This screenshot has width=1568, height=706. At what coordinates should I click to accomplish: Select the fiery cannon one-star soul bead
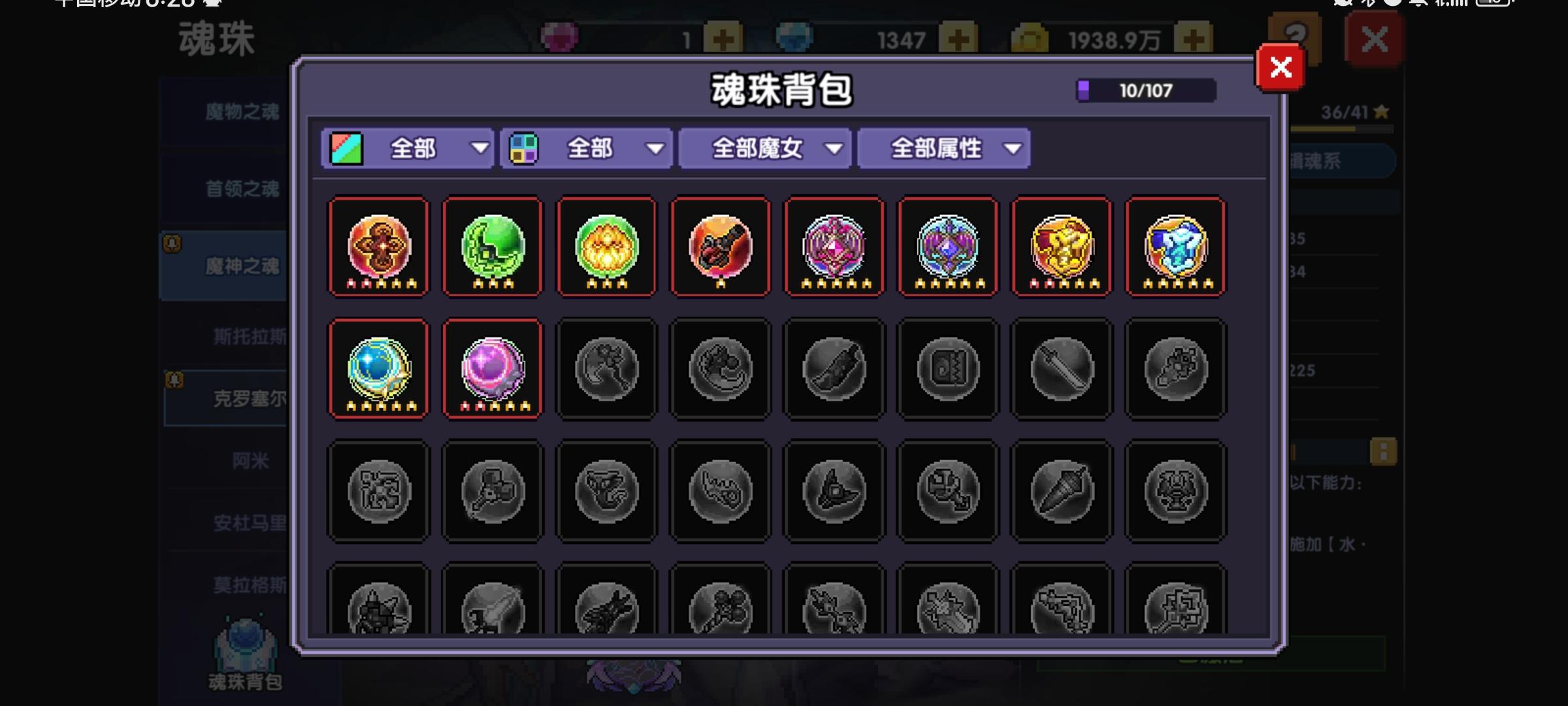click(x=720, y=247)
